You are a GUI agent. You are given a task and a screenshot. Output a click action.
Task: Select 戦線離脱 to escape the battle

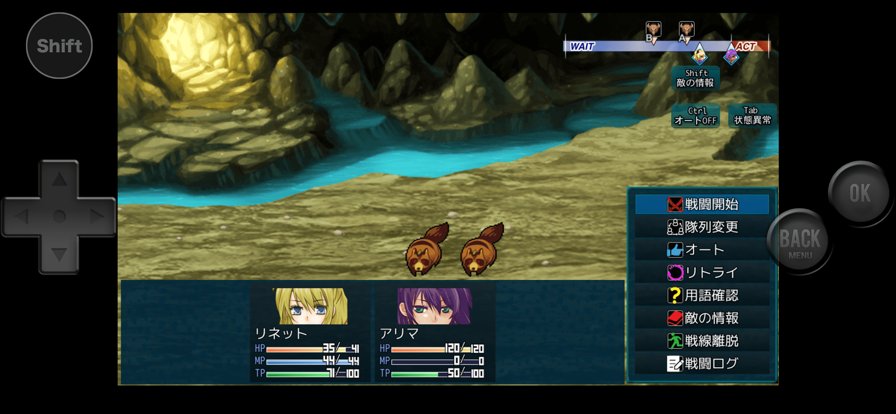click(x=702, y=341)
